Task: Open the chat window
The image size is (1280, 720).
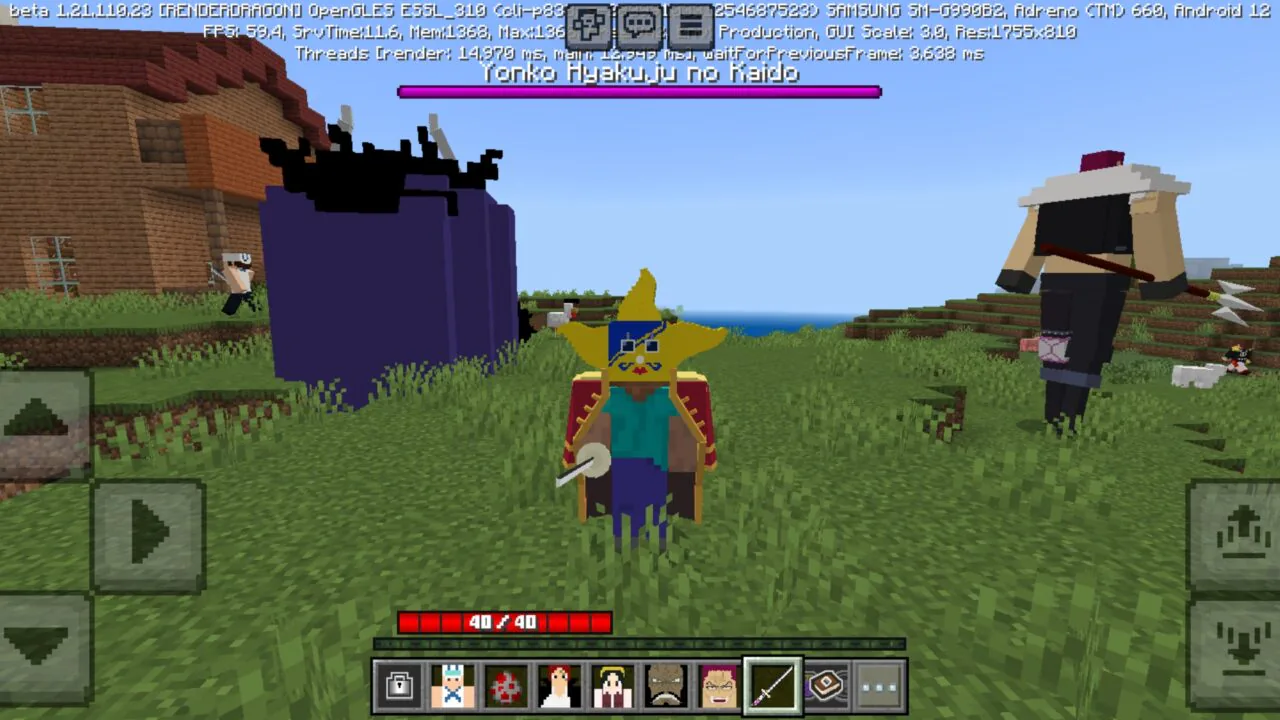Action: (x=638, y=25)
